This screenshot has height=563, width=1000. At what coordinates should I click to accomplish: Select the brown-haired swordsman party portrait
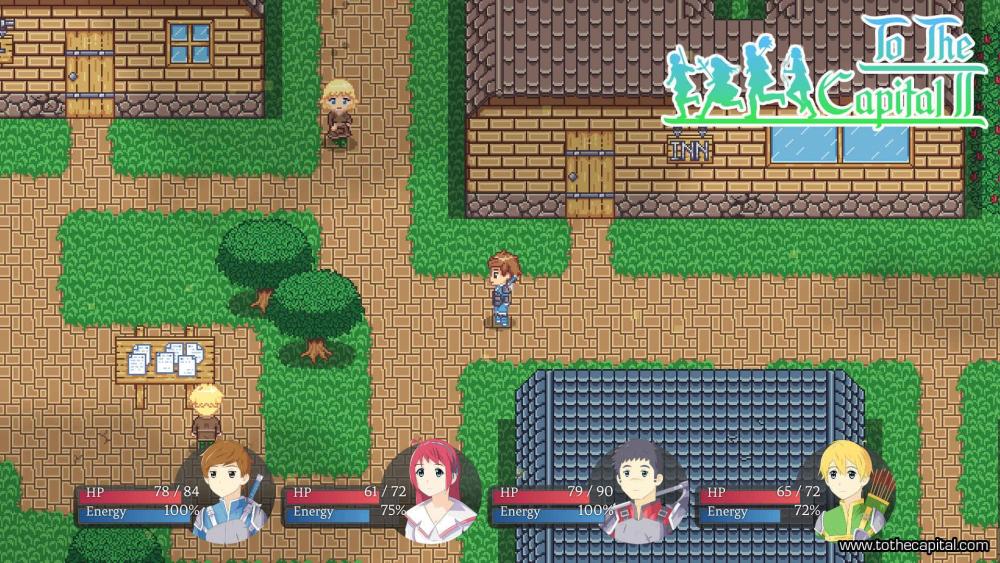[227, 487]
